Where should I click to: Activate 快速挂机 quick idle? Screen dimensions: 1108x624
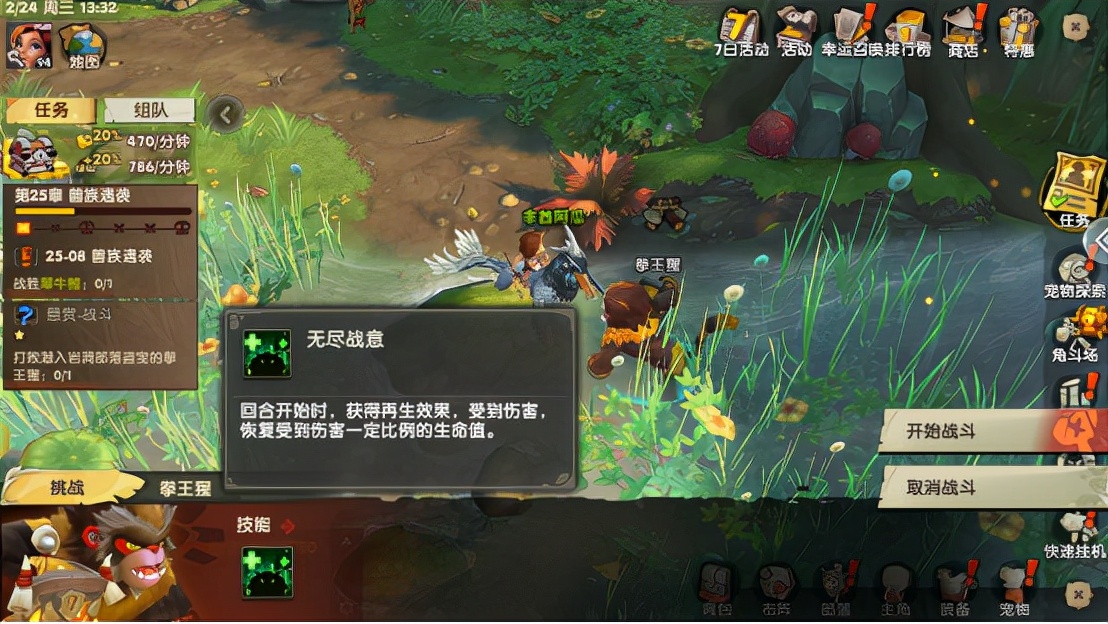(1075, 535)
